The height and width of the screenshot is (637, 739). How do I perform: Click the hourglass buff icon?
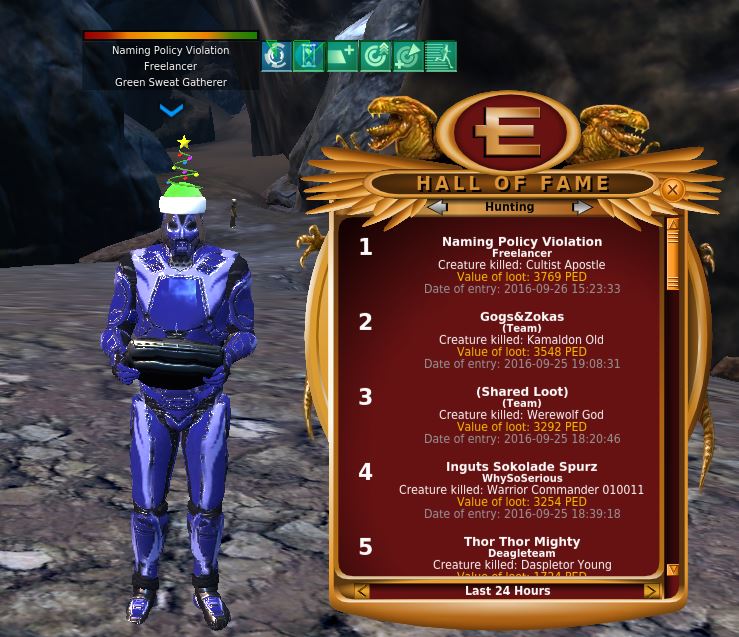point(309,56)
